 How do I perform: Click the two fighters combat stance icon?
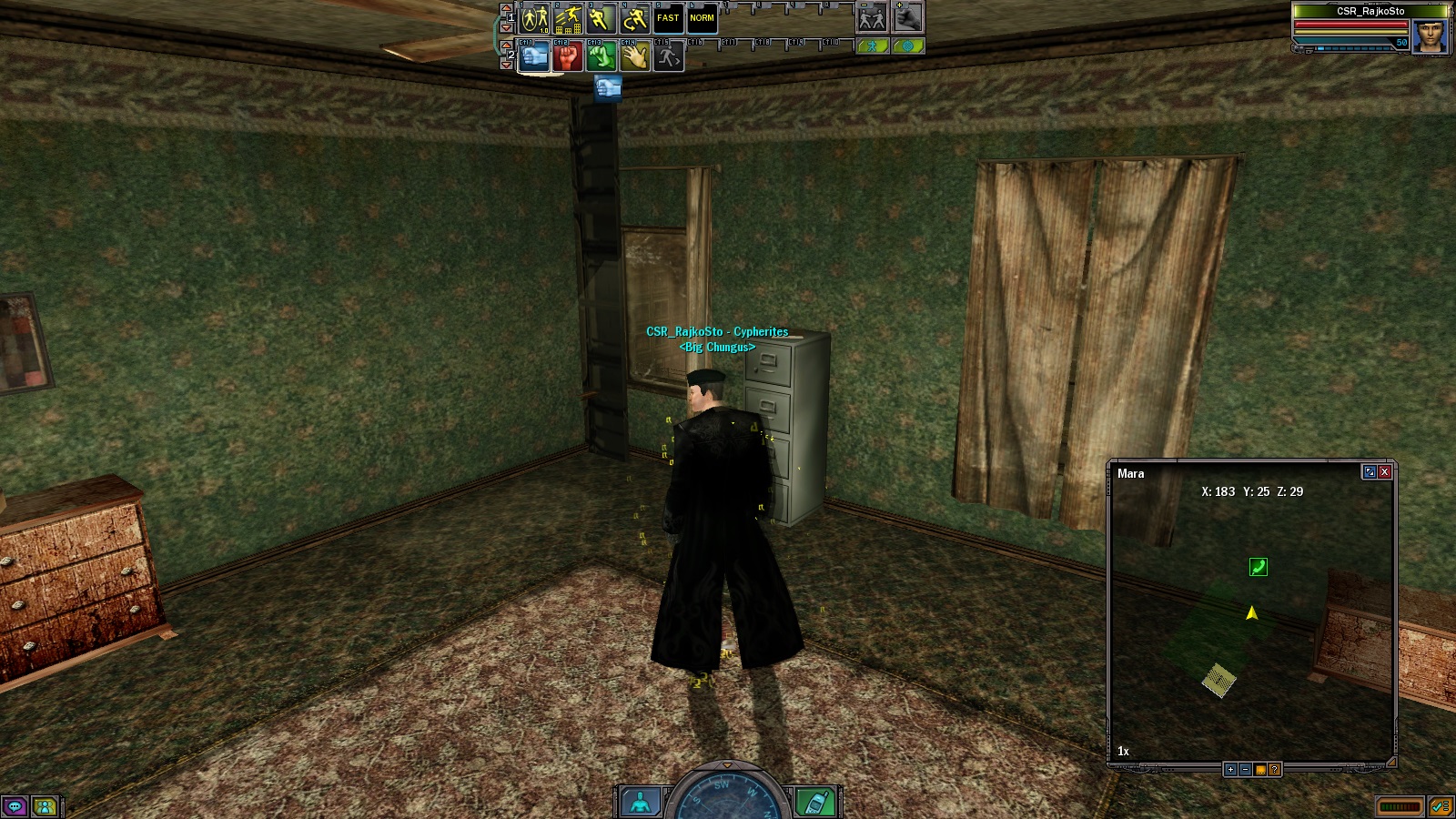(x=872, y=18)
